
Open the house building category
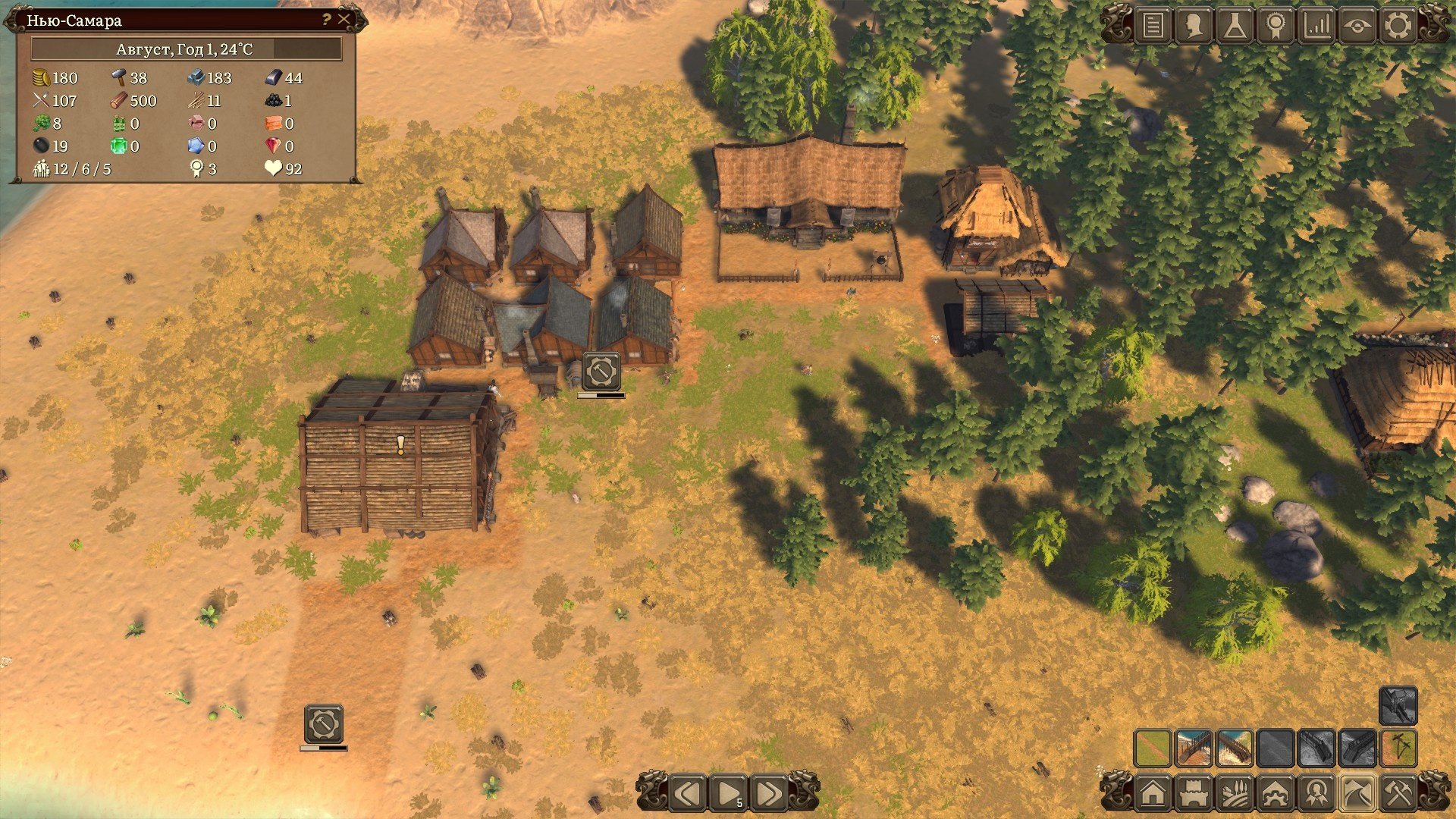1153,794
